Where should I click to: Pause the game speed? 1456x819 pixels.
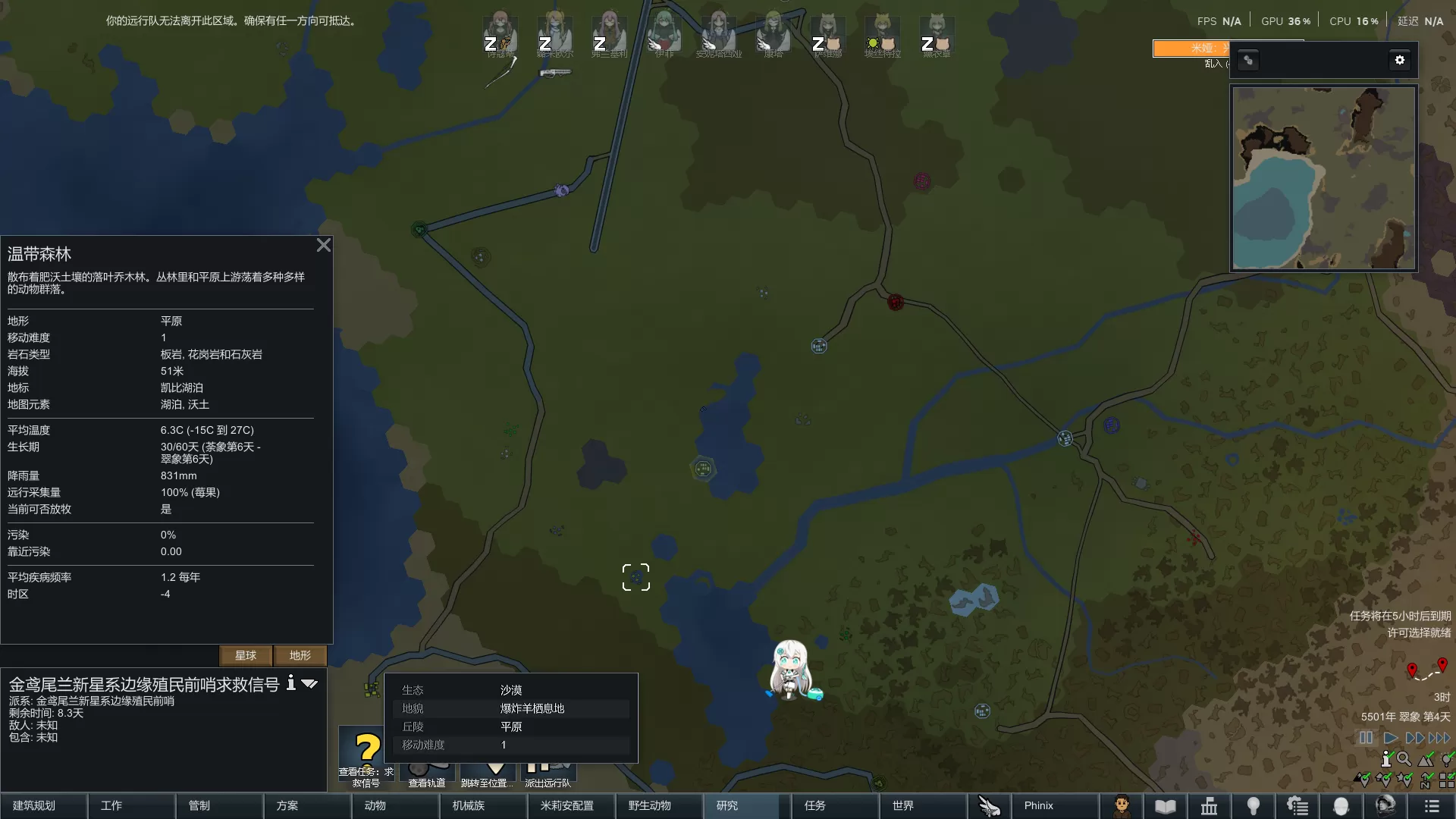click(1366, 738)
